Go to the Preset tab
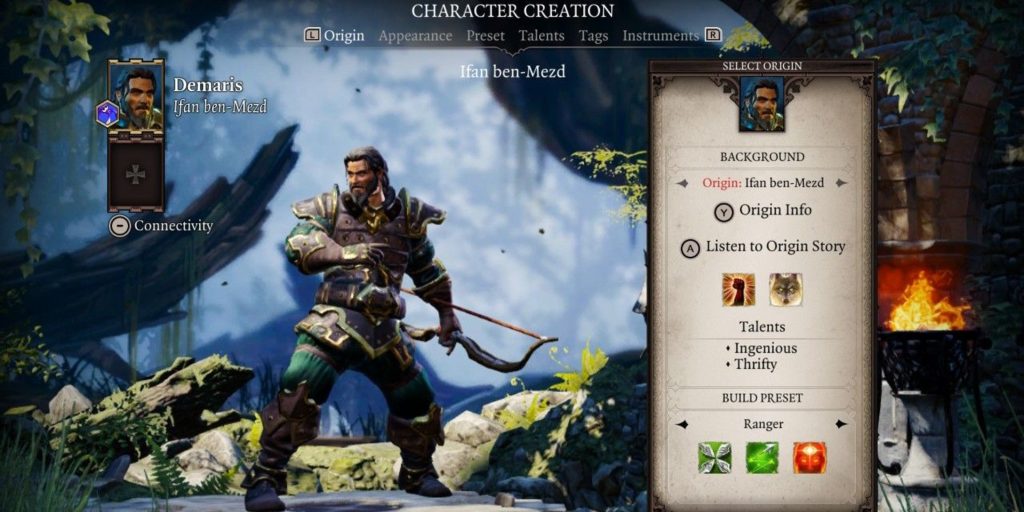 (x=485, y=36)
